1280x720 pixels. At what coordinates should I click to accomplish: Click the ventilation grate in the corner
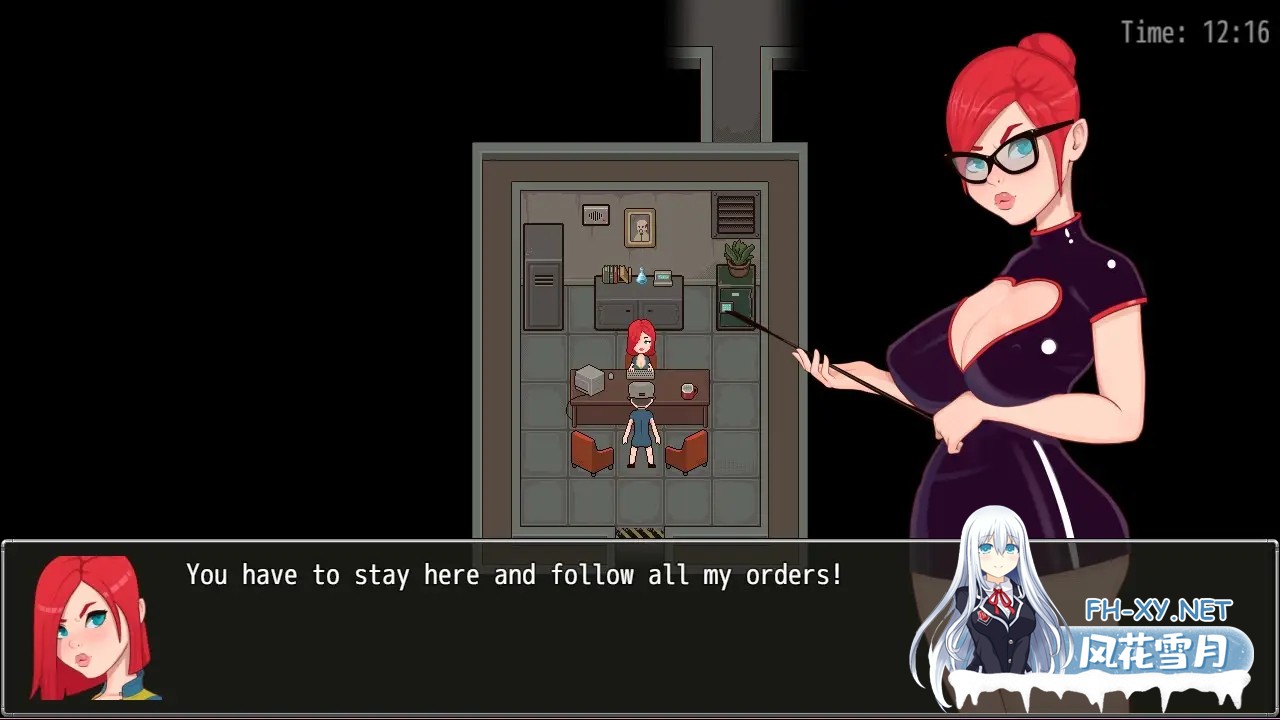coord(735,212)
